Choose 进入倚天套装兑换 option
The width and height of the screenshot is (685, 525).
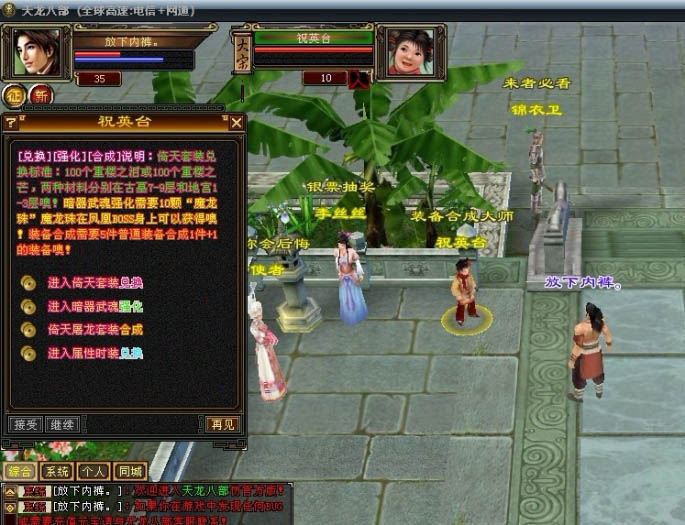(x=95, y=282)
